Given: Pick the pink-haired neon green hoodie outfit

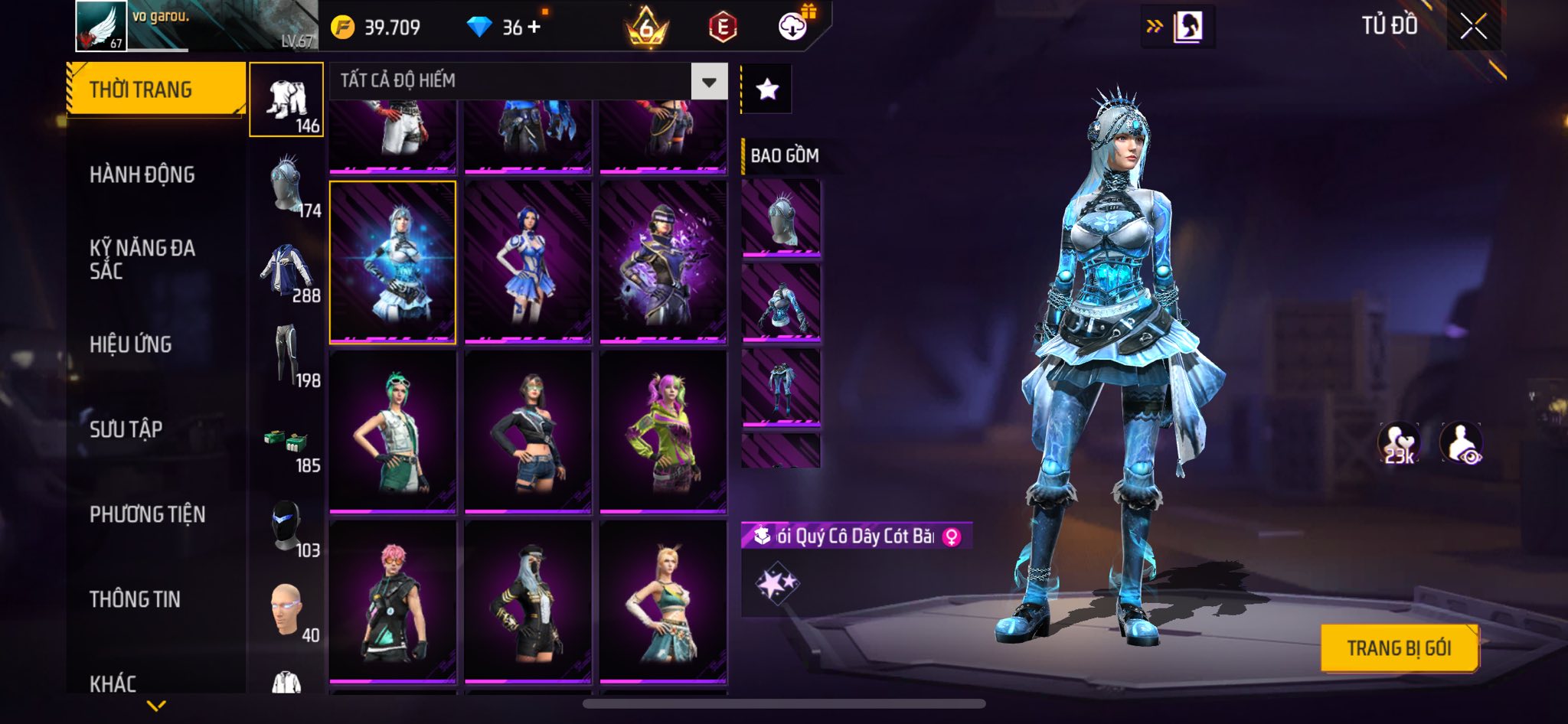Looking at the screenshot, I should click(663, 432).
